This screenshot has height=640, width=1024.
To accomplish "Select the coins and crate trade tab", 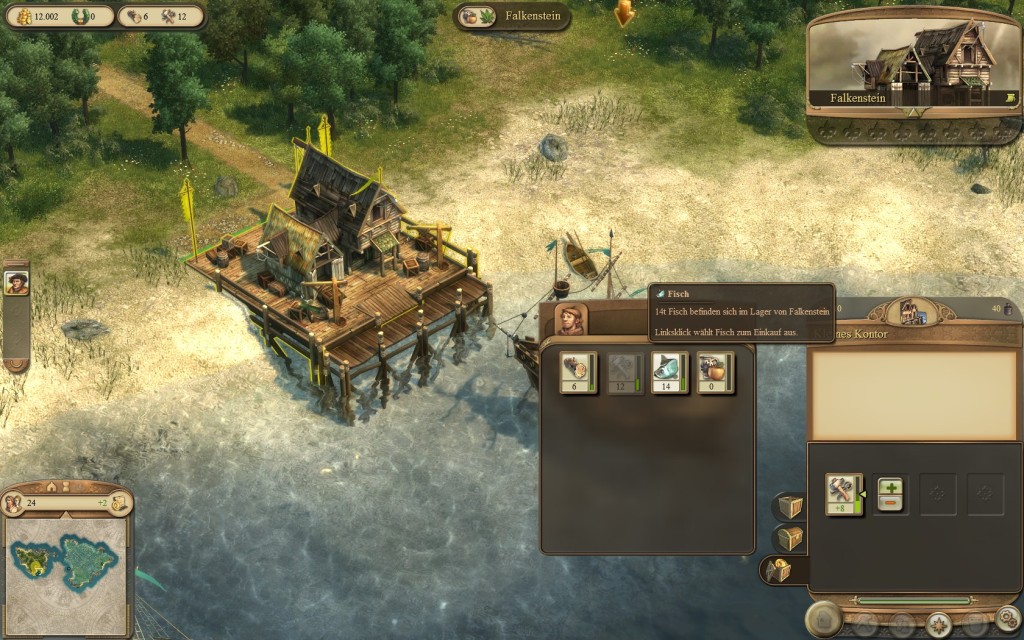I will click(x=778, y=571).
